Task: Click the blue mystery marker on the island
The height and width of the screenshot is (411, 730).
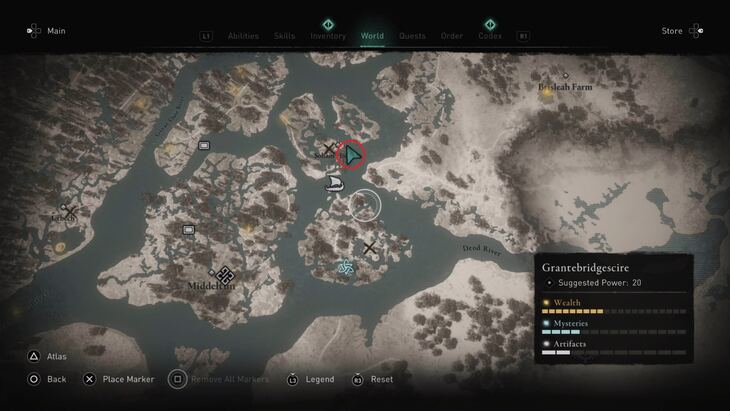Action: 346,267
